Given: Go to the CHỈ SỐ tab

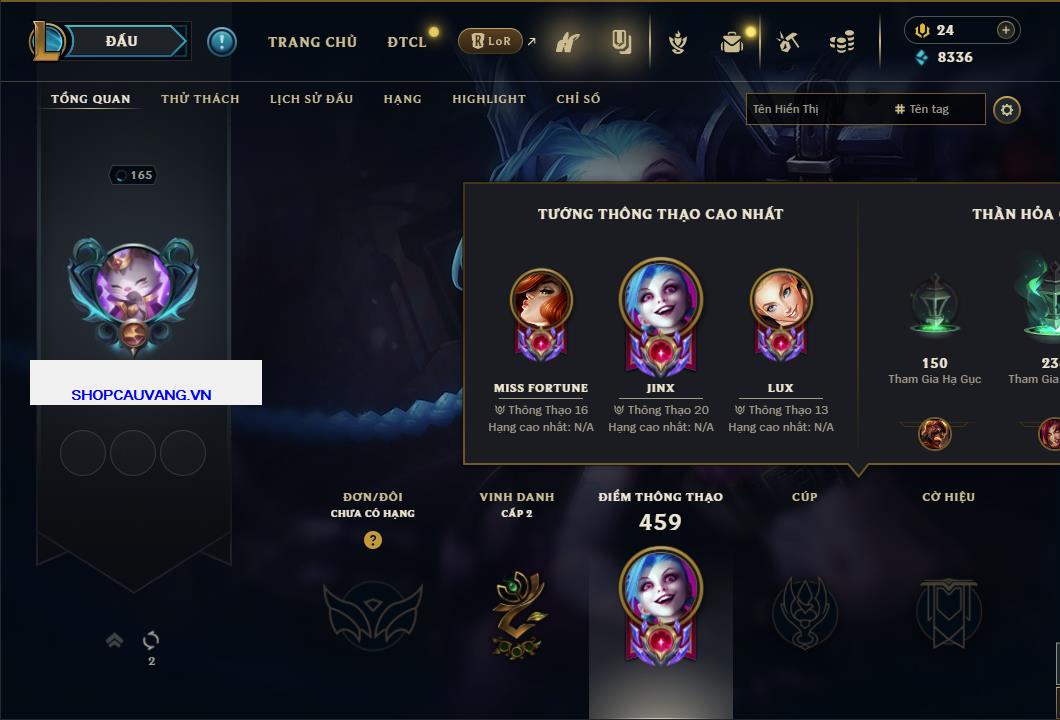Looking at the screenshot, I should 578,99.
